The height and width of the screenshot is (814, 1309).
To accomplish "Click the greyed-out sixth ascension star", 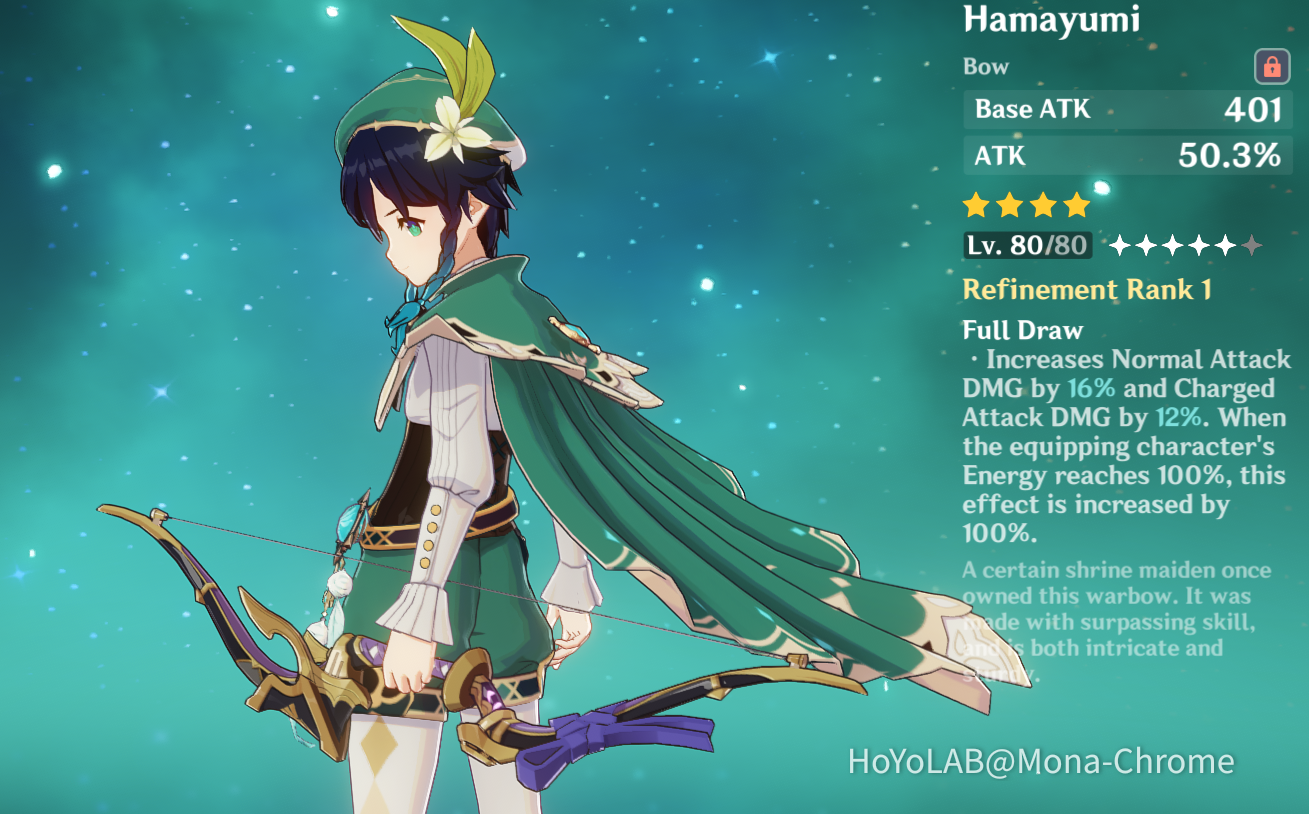I will (1250, 243).
